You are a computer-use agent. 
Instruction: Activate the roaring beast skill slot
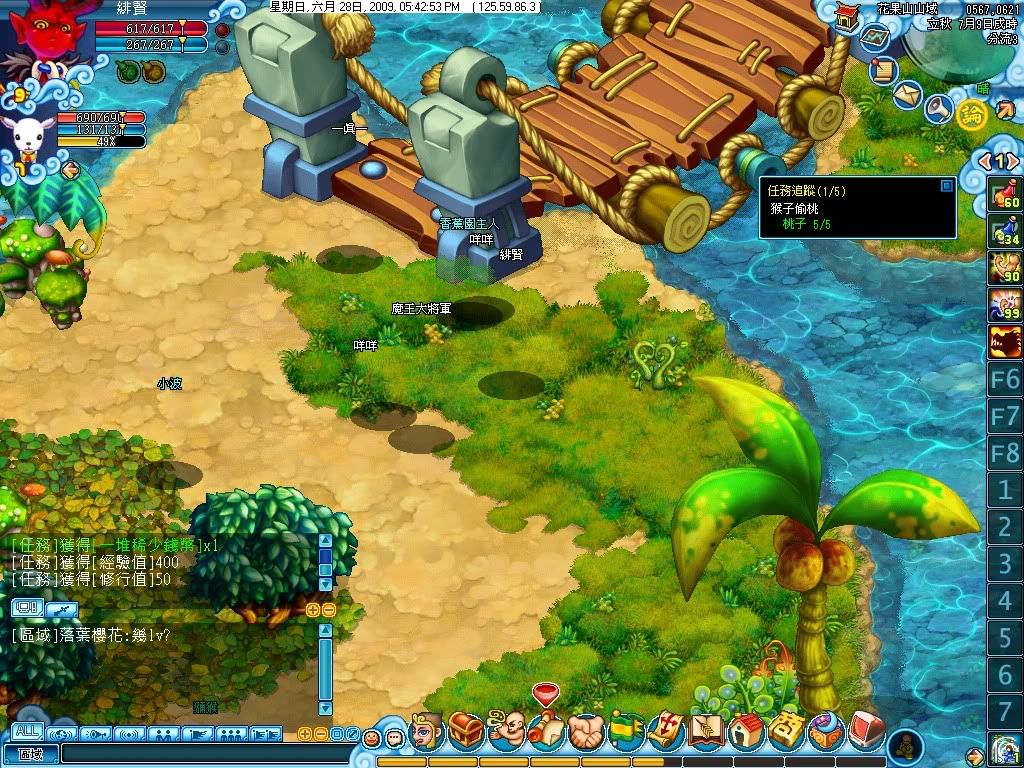[x=1004, y=342]
